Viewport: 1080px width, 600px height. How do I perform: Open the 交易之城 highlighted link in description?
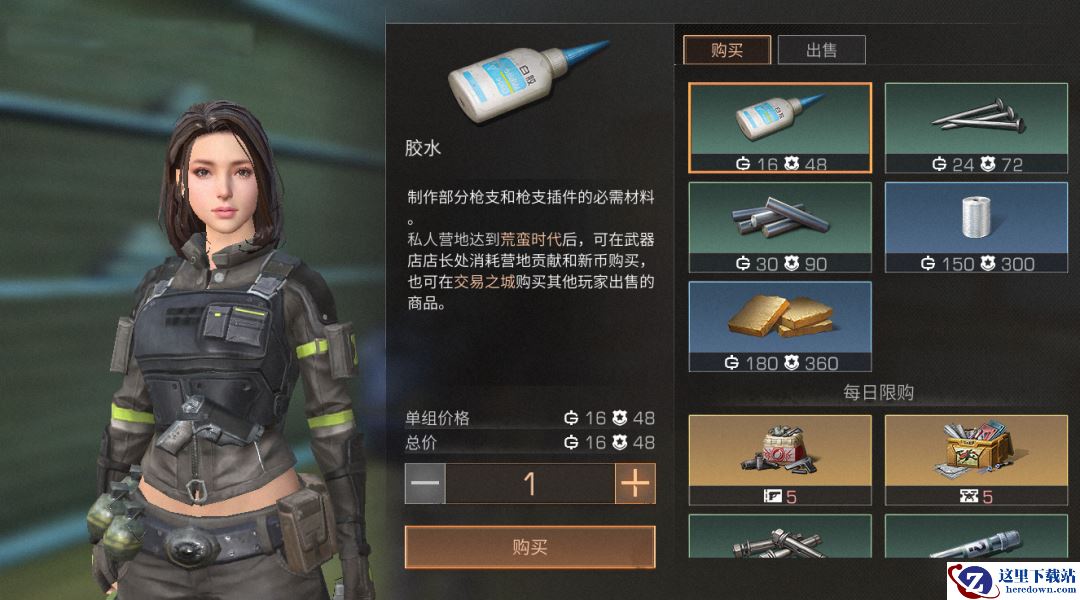pyautogui.click(x=484, y=282)
